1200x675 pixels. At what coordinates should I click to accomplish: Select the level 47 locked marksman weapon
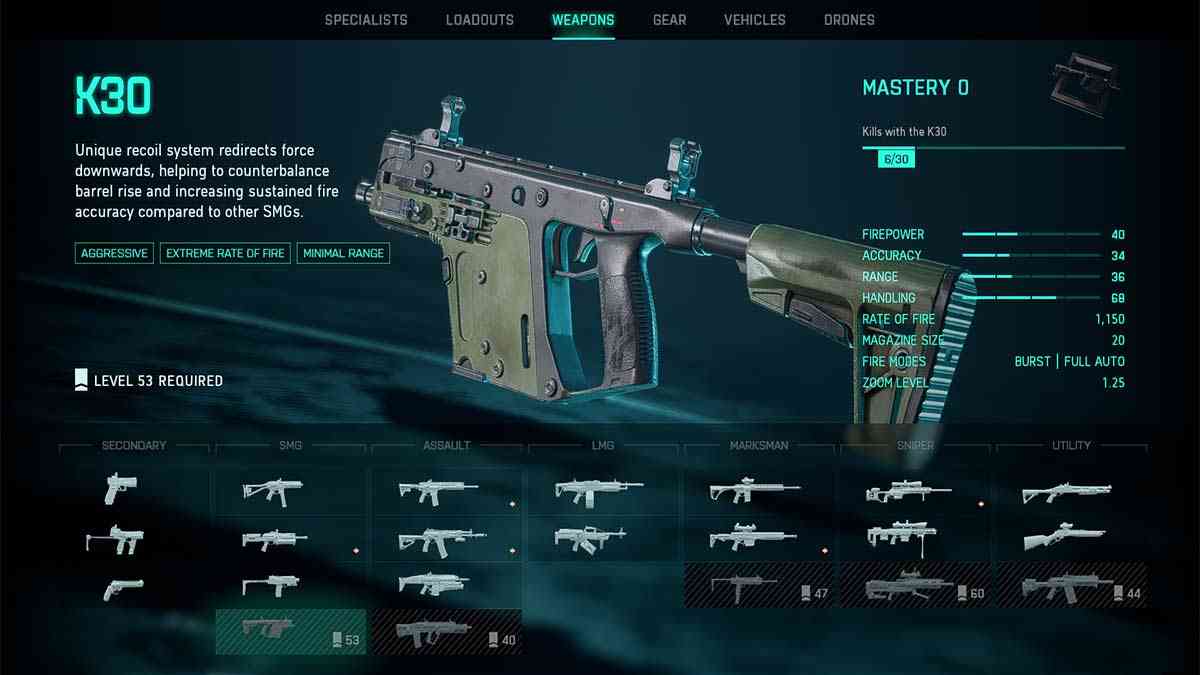click(759, 585)
